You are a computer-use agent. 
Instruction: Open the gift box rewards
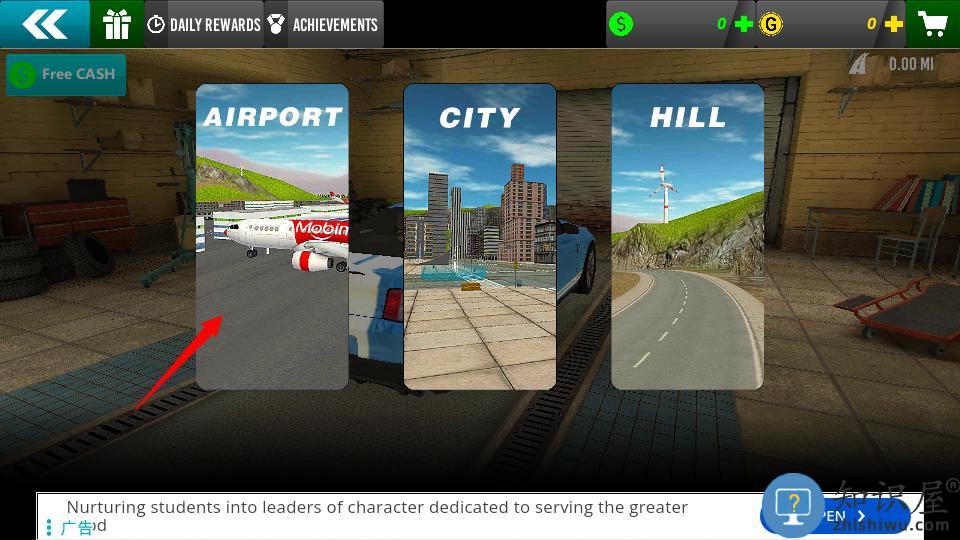[117, 24]
